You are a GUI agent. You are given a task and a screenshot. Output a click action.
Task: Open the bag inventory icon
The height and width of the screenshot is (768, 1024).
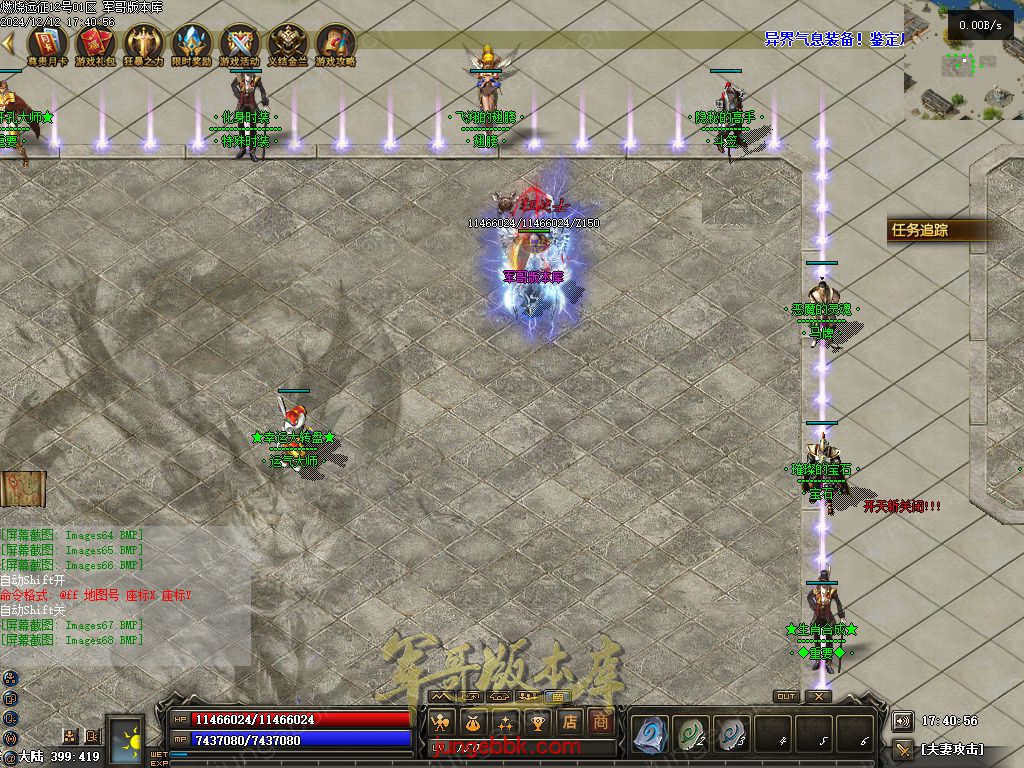tap(472, 722)
